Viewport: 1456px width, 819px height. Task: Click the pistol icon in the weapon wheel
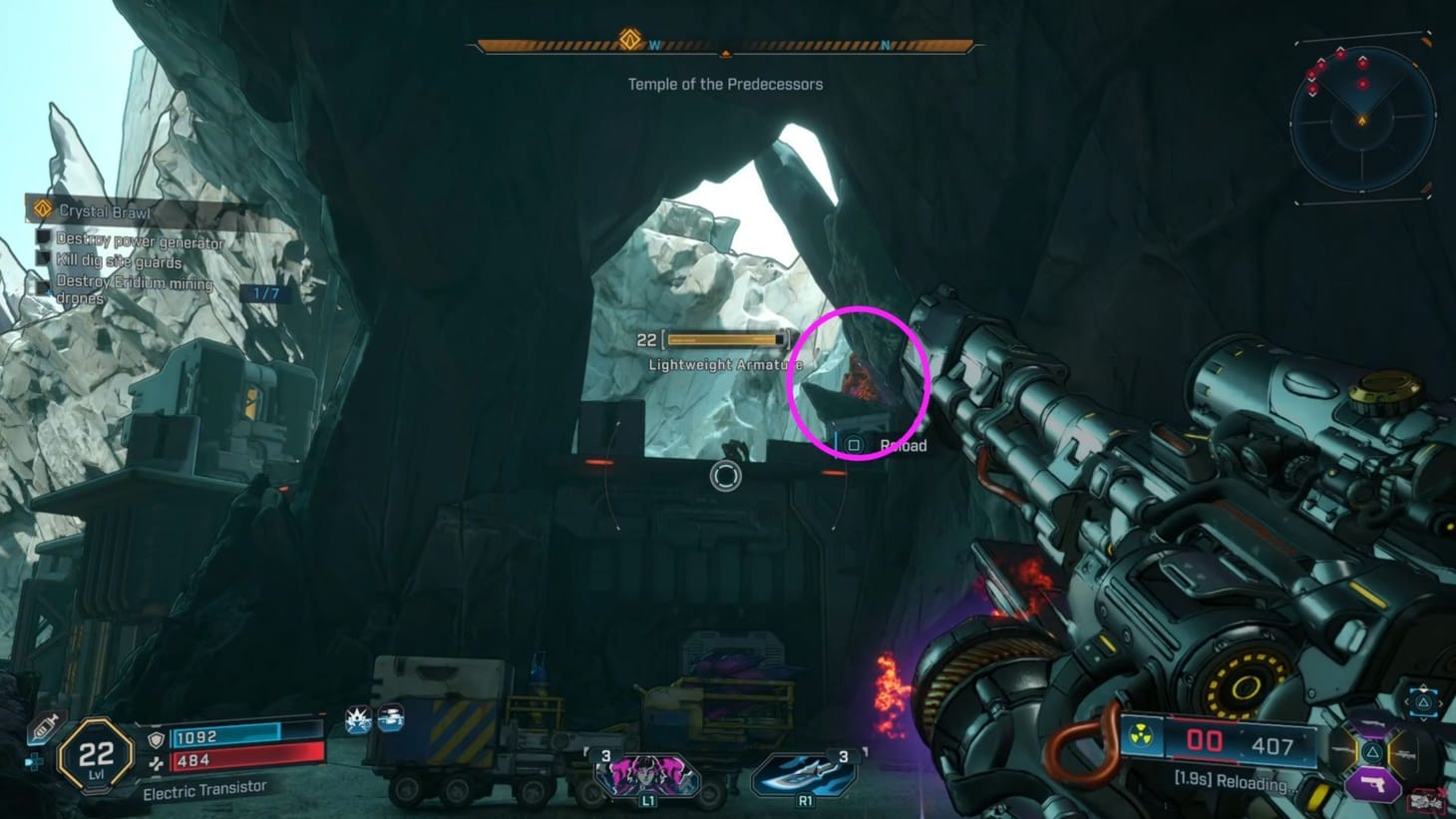[1372, 783]
